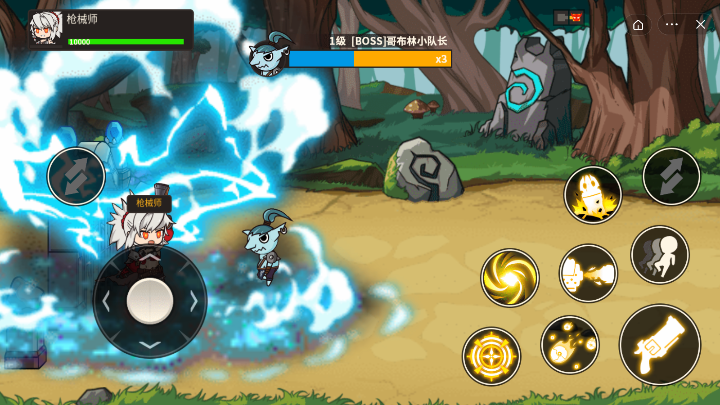
Task: Tap the left-side swap arrows button
Action: [76, 176]
